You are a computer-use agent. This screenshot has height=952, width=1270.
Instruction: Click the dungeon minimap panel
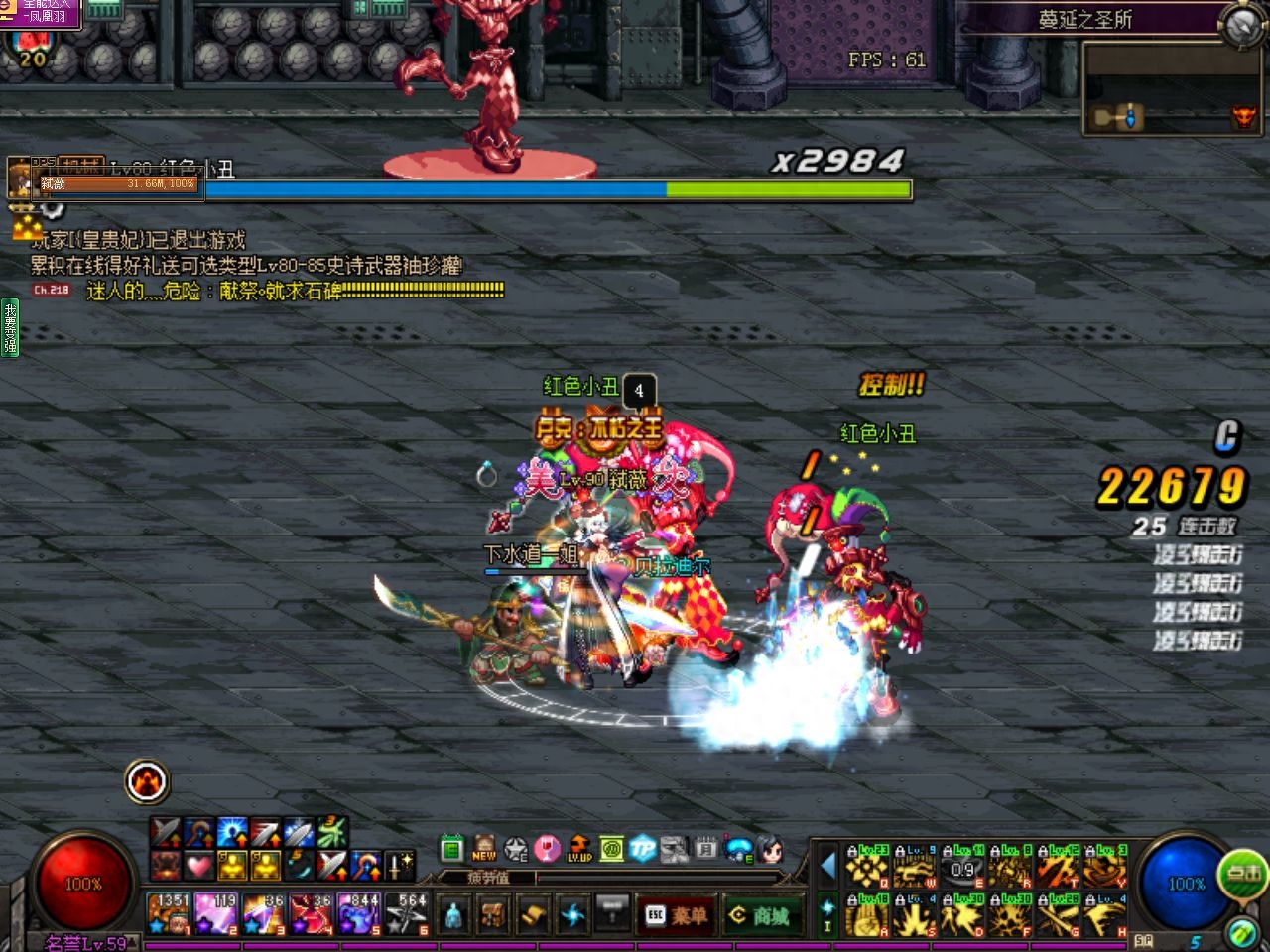tap(1171, 89)
